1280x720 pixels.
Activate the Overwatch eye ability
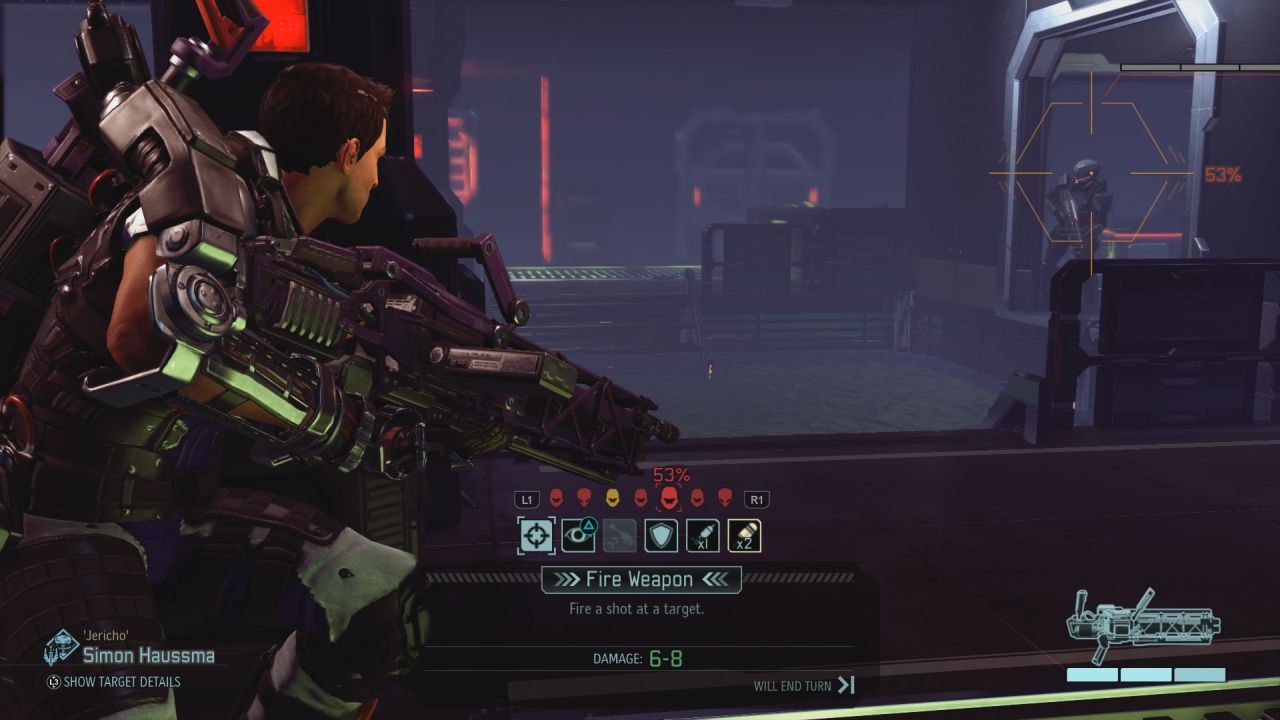coord(578,535)
